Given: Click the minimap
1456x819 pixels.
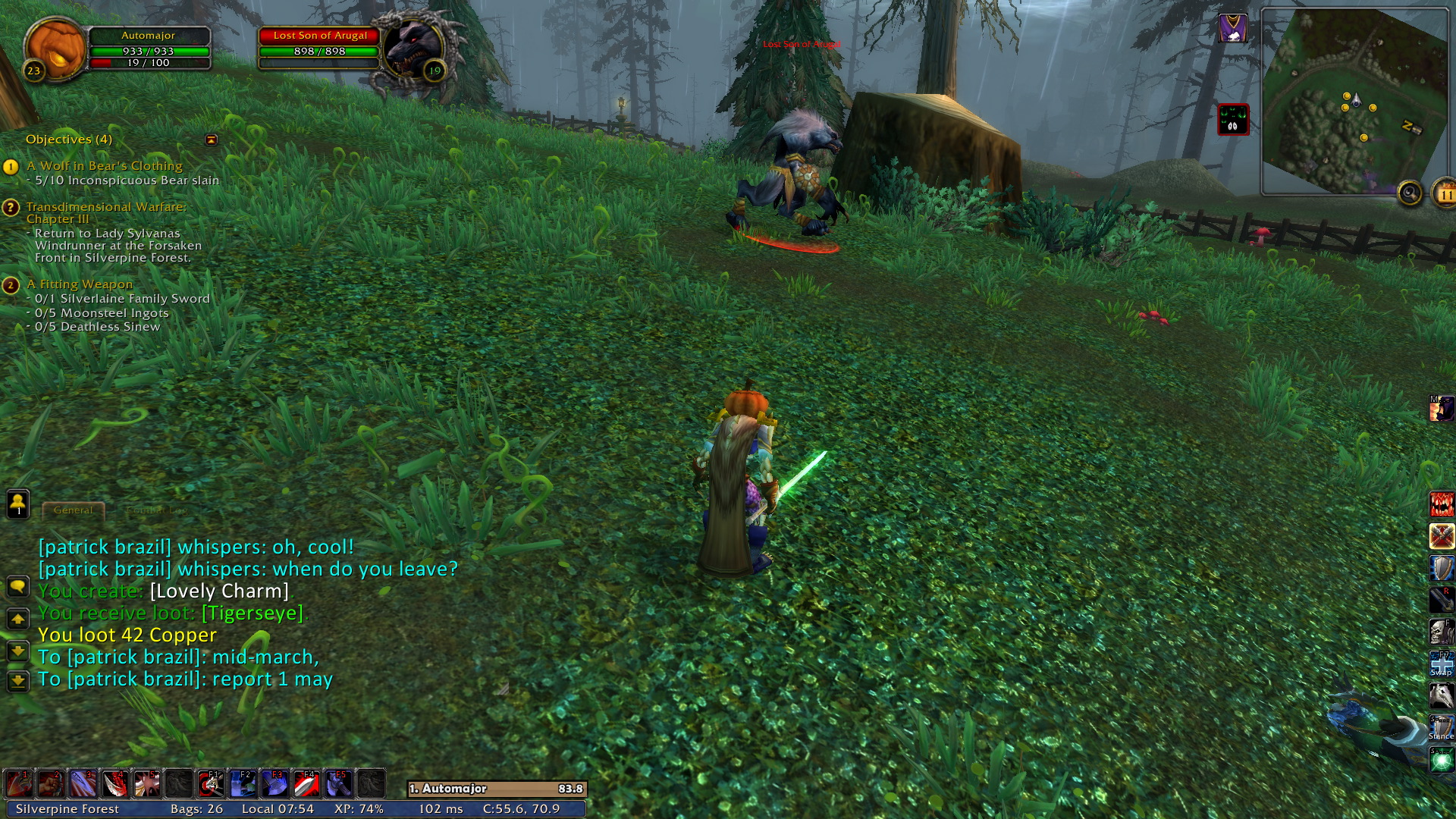Looking at the screenshot, I should [1354, 102].
